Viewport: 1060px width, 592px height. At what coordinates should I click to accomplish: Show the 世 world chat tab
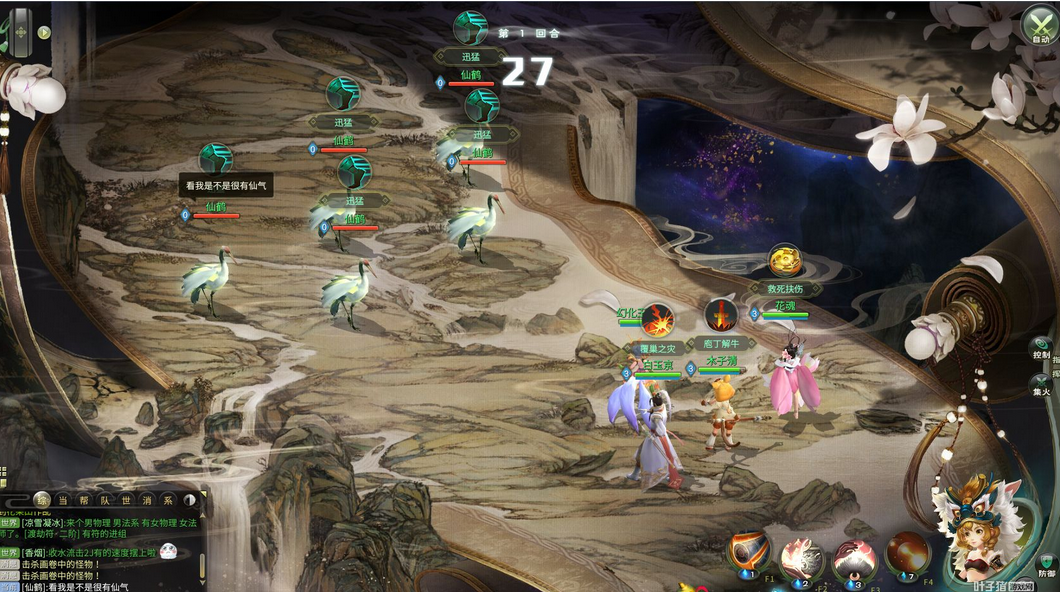(x=127, y=500)
